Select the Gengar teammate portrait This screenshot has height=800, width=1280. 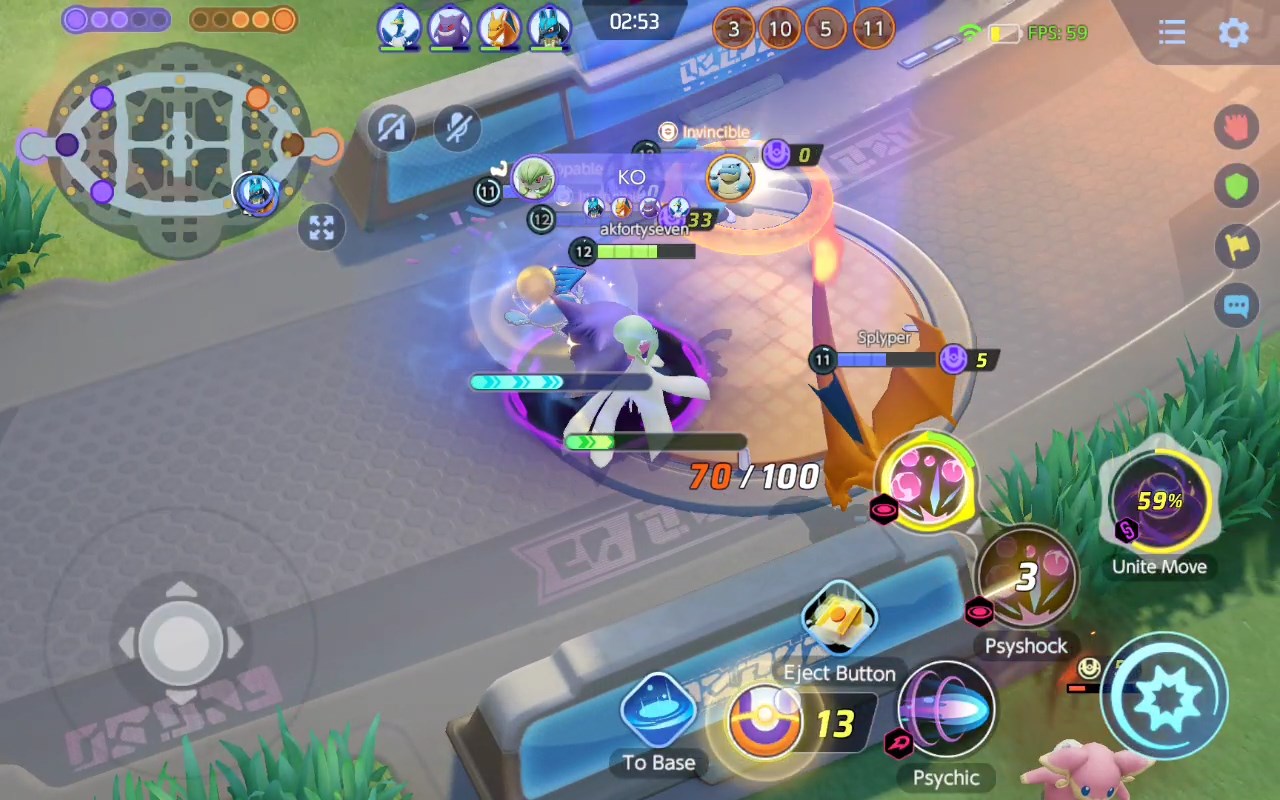tap(449, 27)
